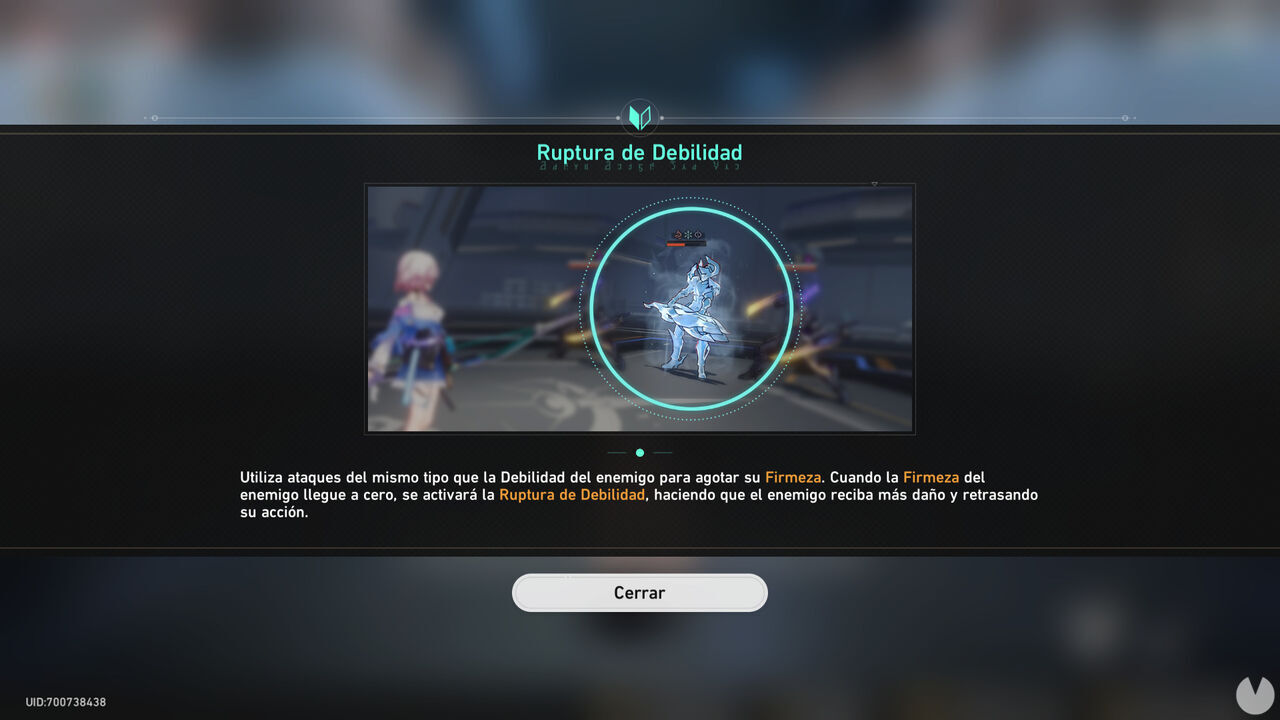Select the Ruptura de Debilidad title tab
Viewport: 1280px width, 720px height.
[x=640, y=152]
